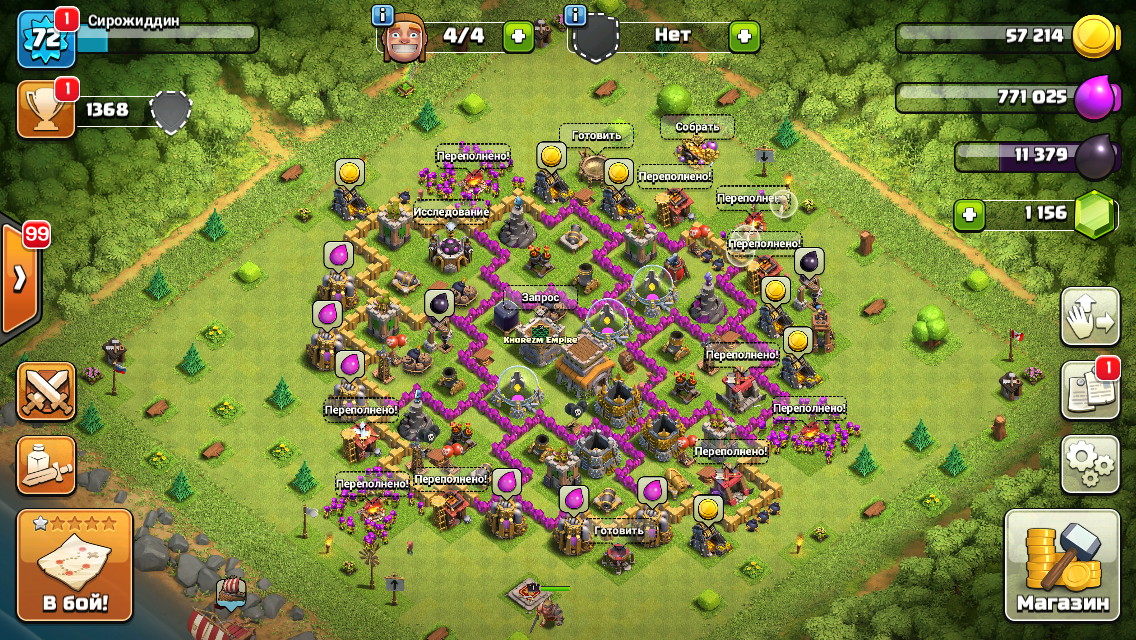Viewport: 1136px width, 640px height.
Task: Show shield info via the info icon
Action: [575, 15]
